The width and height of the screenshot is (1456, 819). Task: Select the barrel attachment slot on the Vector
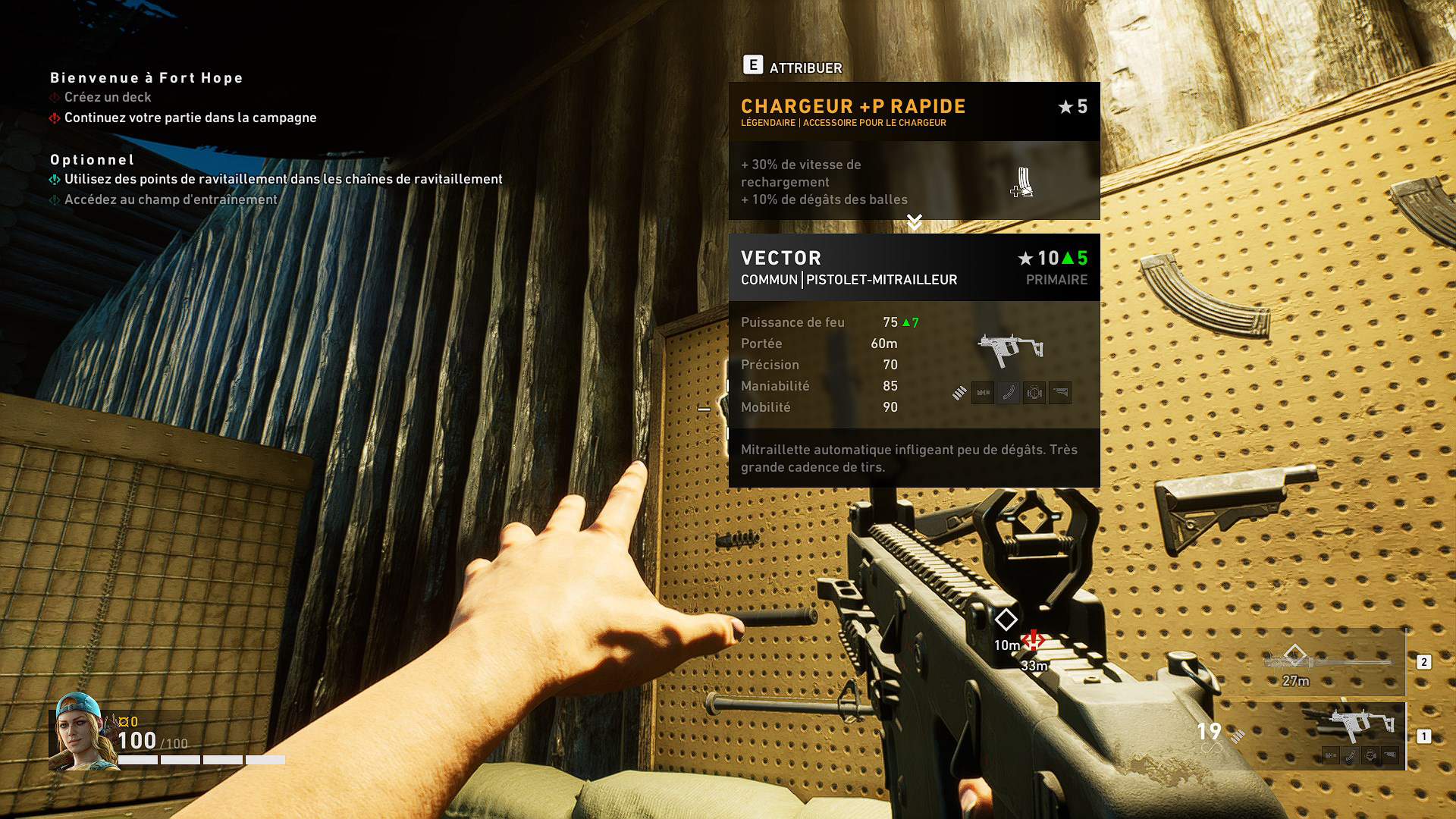983,393
